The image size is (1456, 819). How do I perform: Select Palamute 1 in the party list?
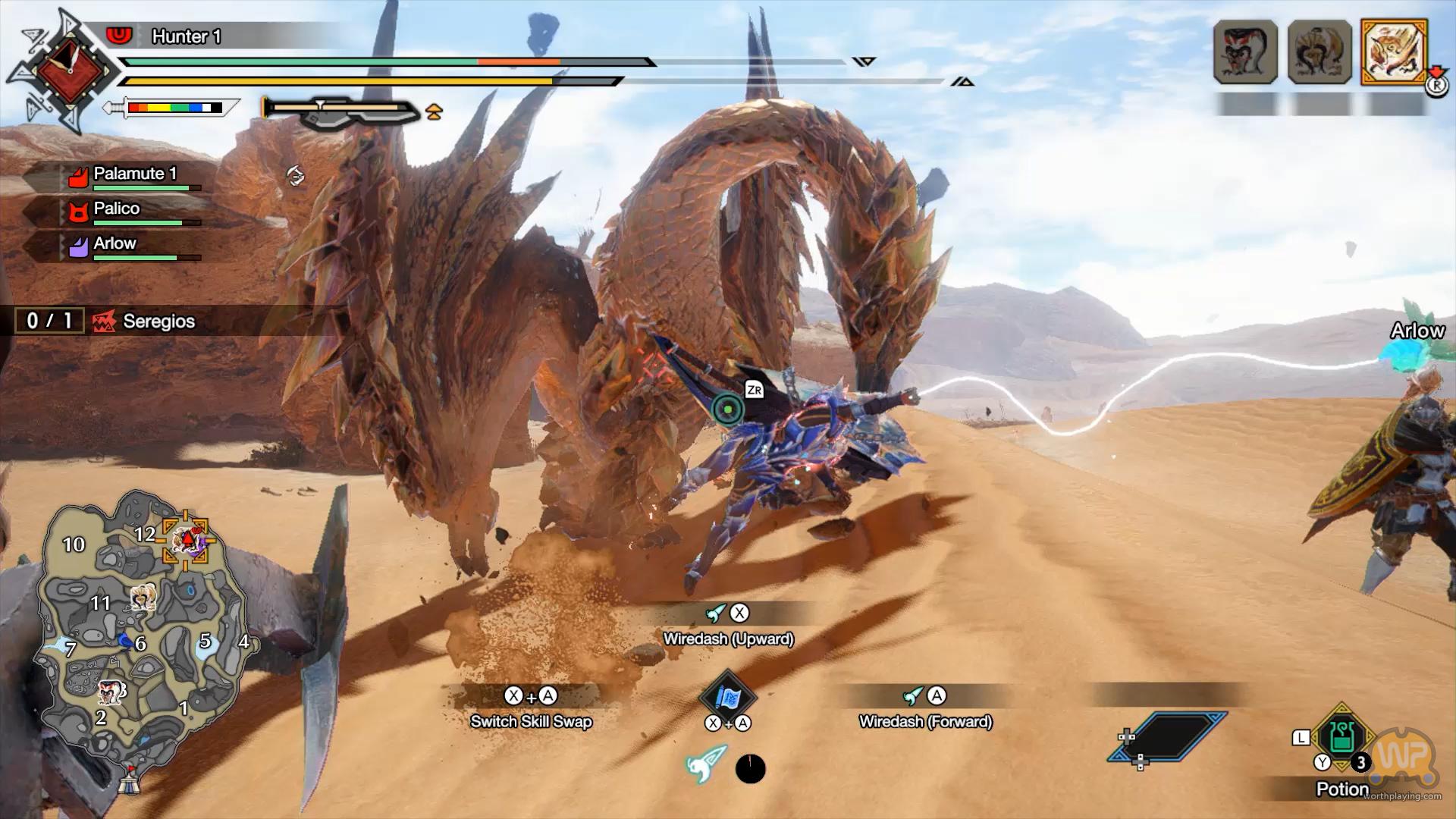[129, 175]
